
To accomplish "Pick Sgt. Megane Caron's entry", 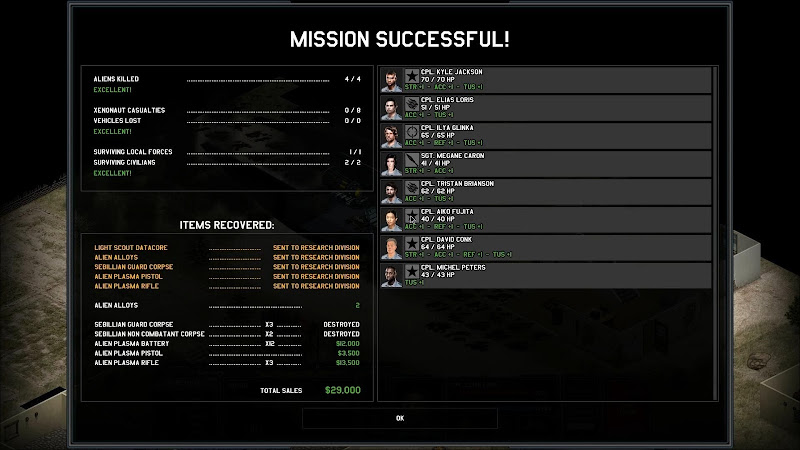I will tap(545, 164).
